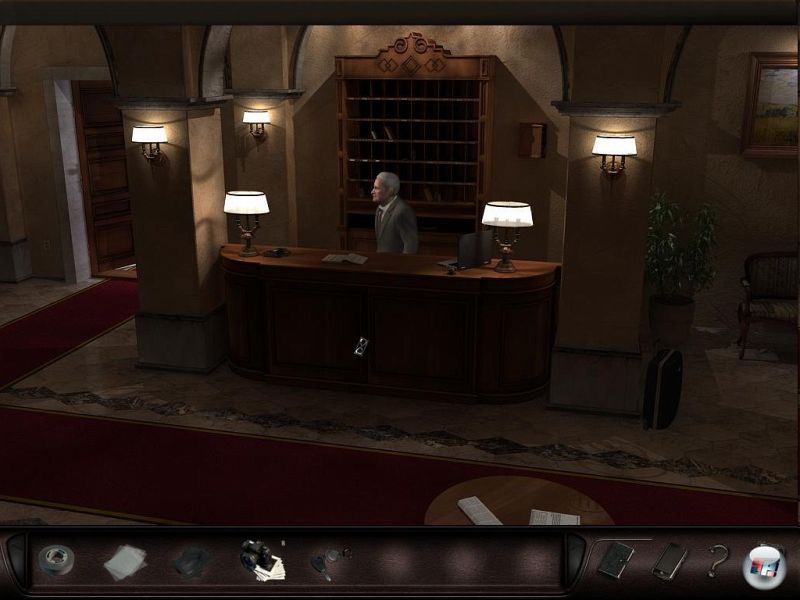Open the black notebook journal
This screenshot has width=800, height=600.
click(x=615, y=560)
